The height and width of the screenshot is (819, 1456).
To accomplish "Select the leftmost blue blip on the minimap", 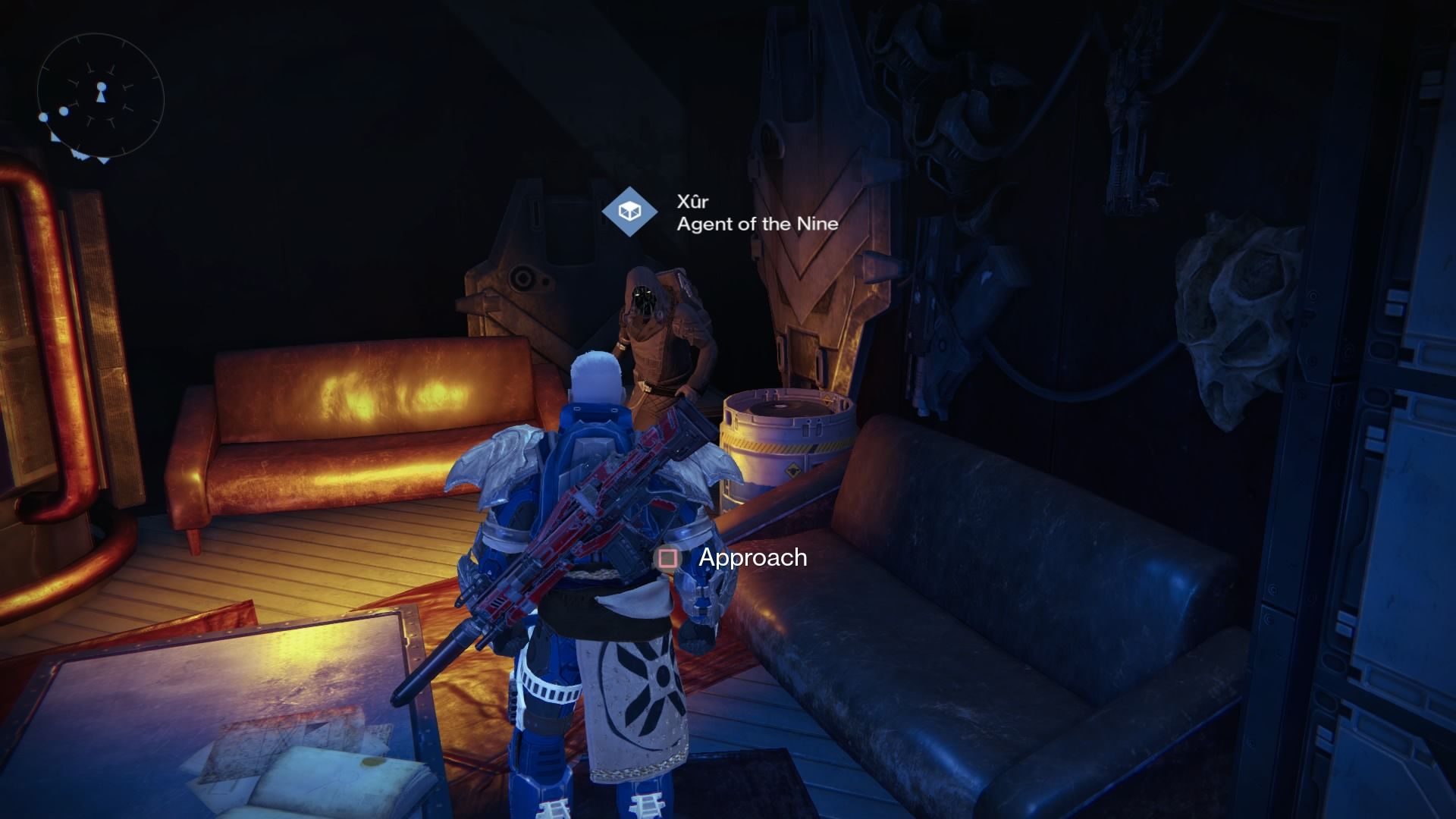I will pyautogui.click(x=43, y=117).
